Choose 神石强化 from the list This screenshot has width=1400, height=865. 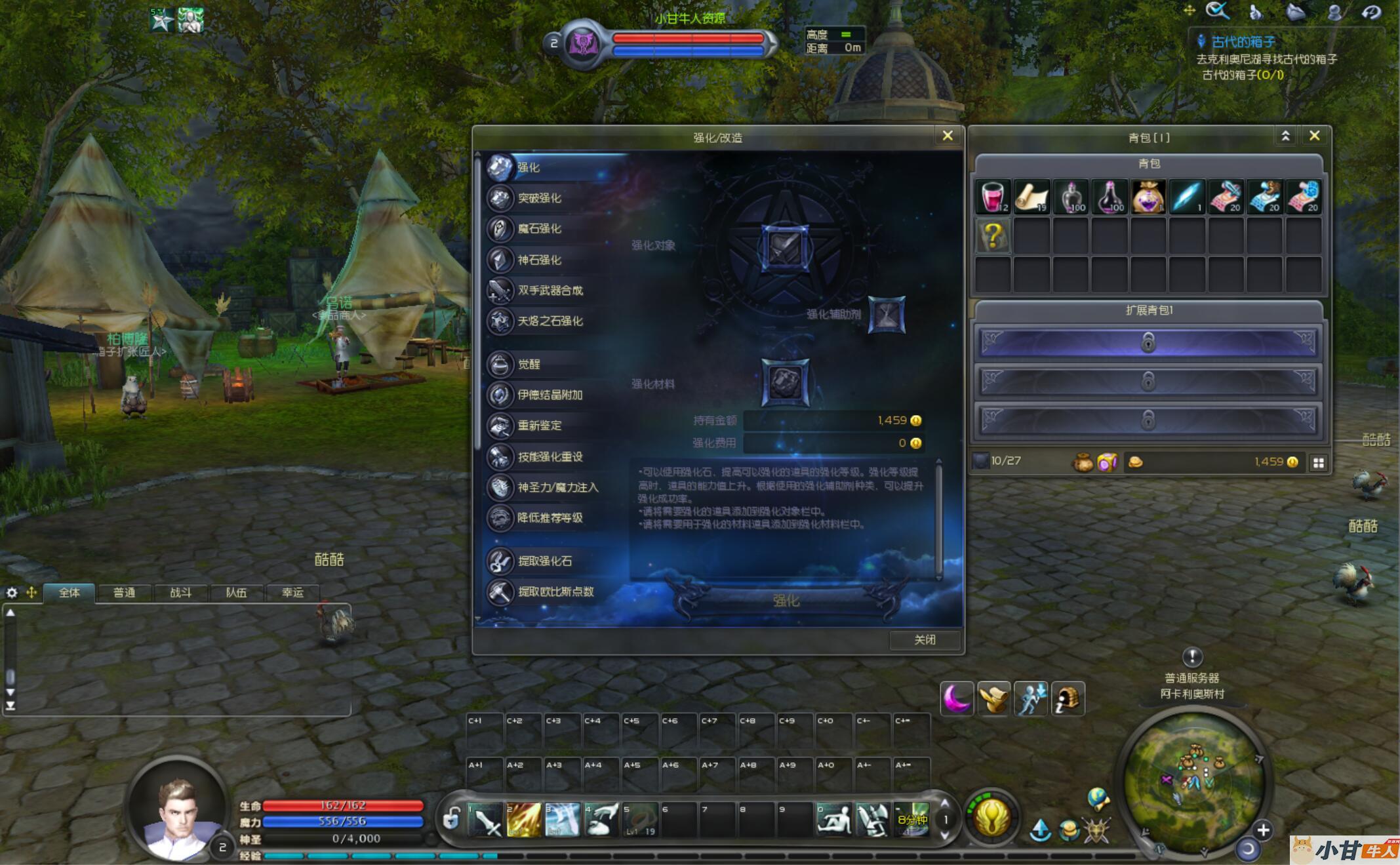click(539, 260)
